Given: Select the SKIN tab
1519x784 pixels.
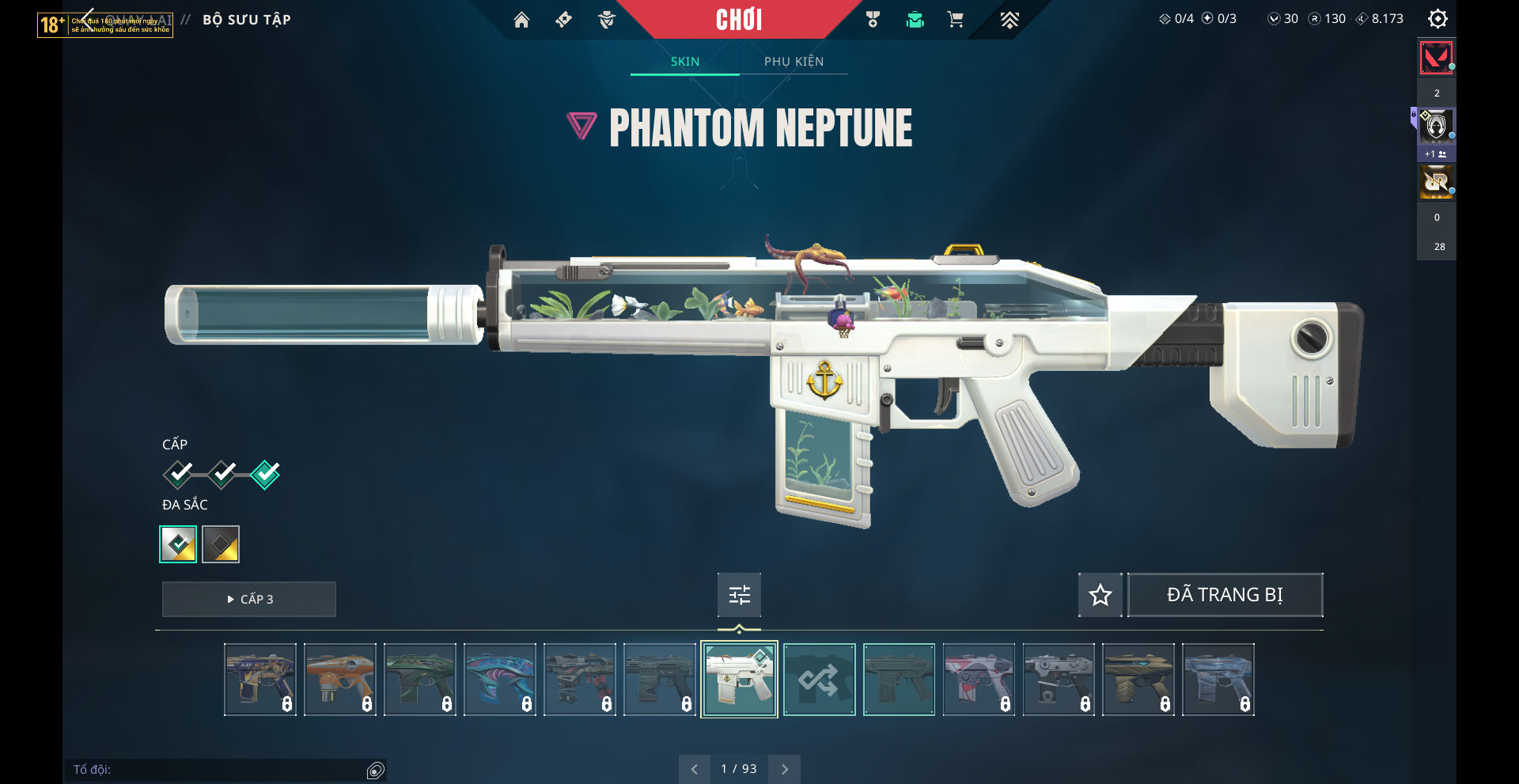Looking at the screenshot, I should (685, 62).
